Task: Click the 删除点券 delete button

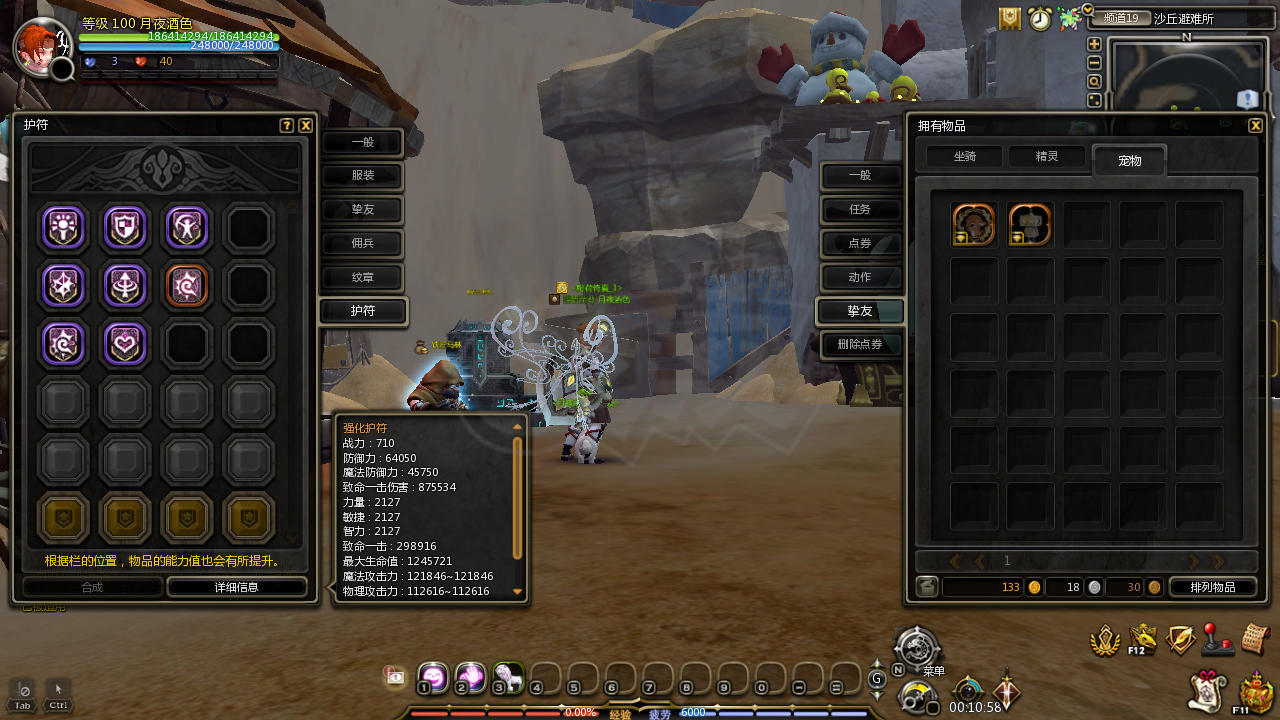Action: [x=860, y=345]
